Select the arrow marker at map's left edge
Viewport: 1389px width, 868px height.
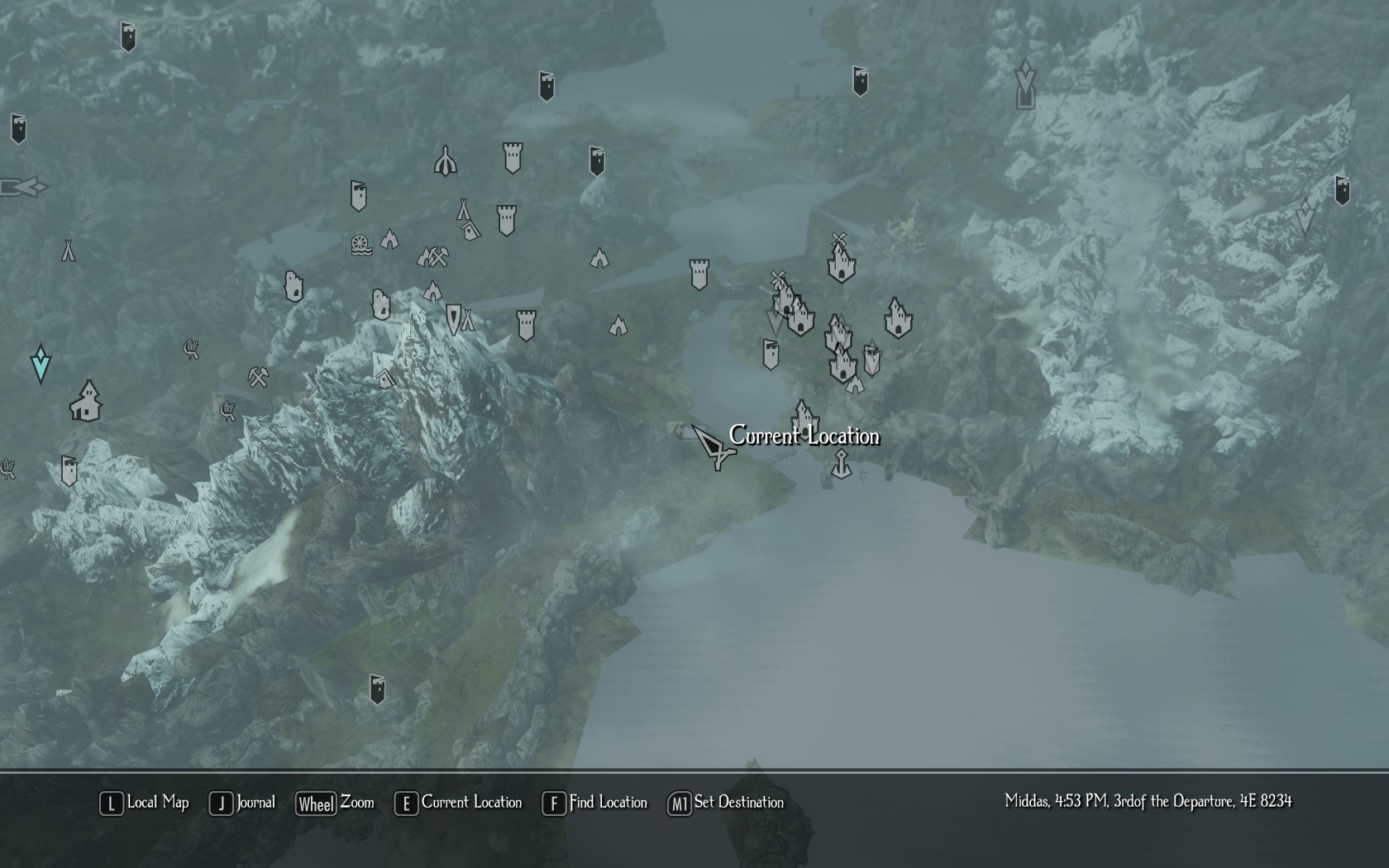[23, 188]
